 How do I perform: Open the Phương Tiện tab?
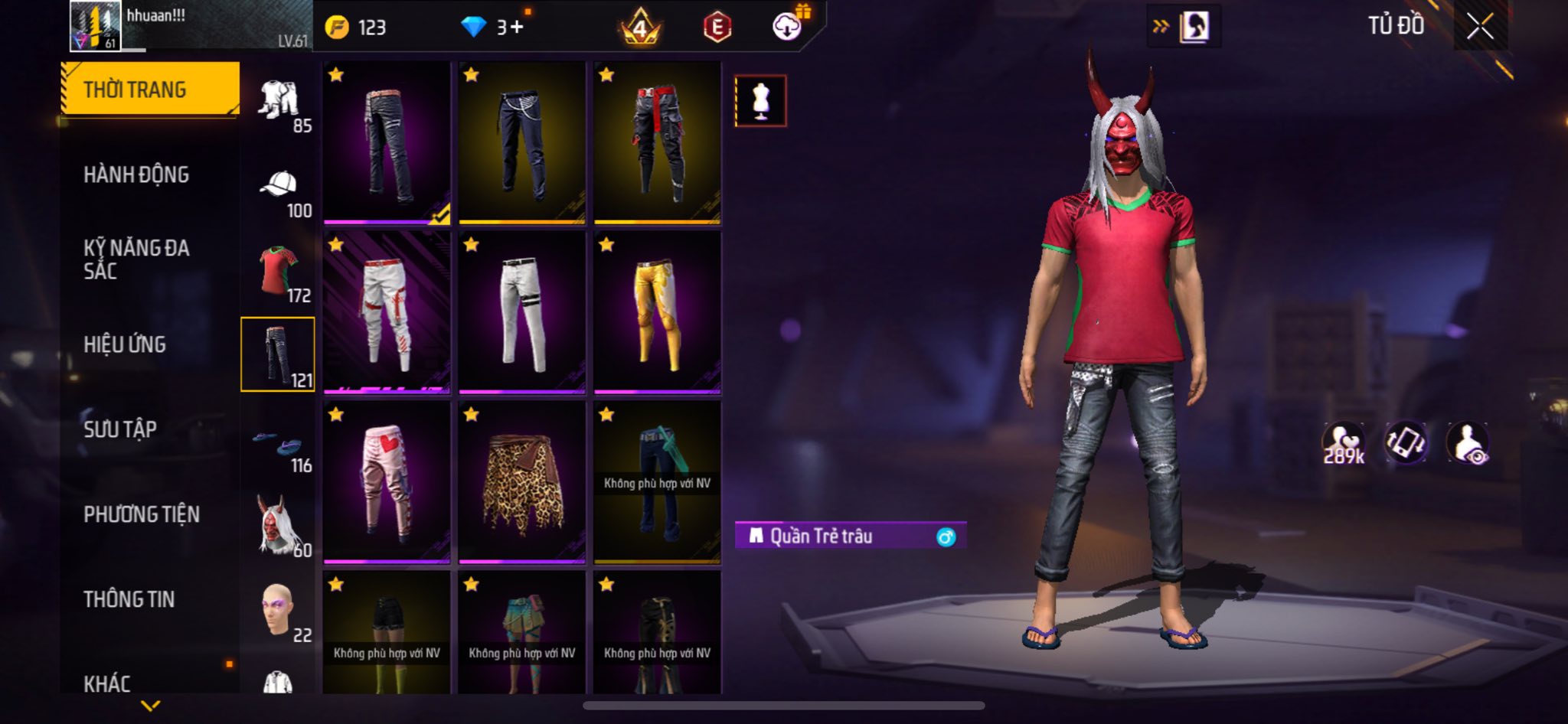pos(142,514)
